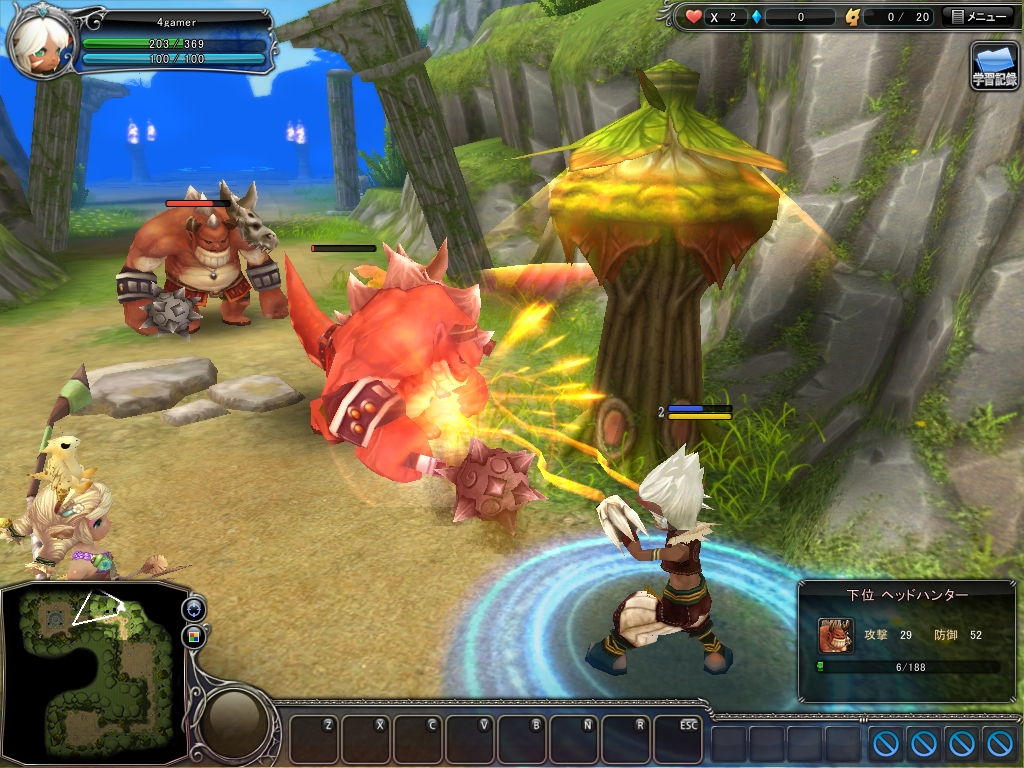Open the 学習記録 folder button

tap(994, 66)
